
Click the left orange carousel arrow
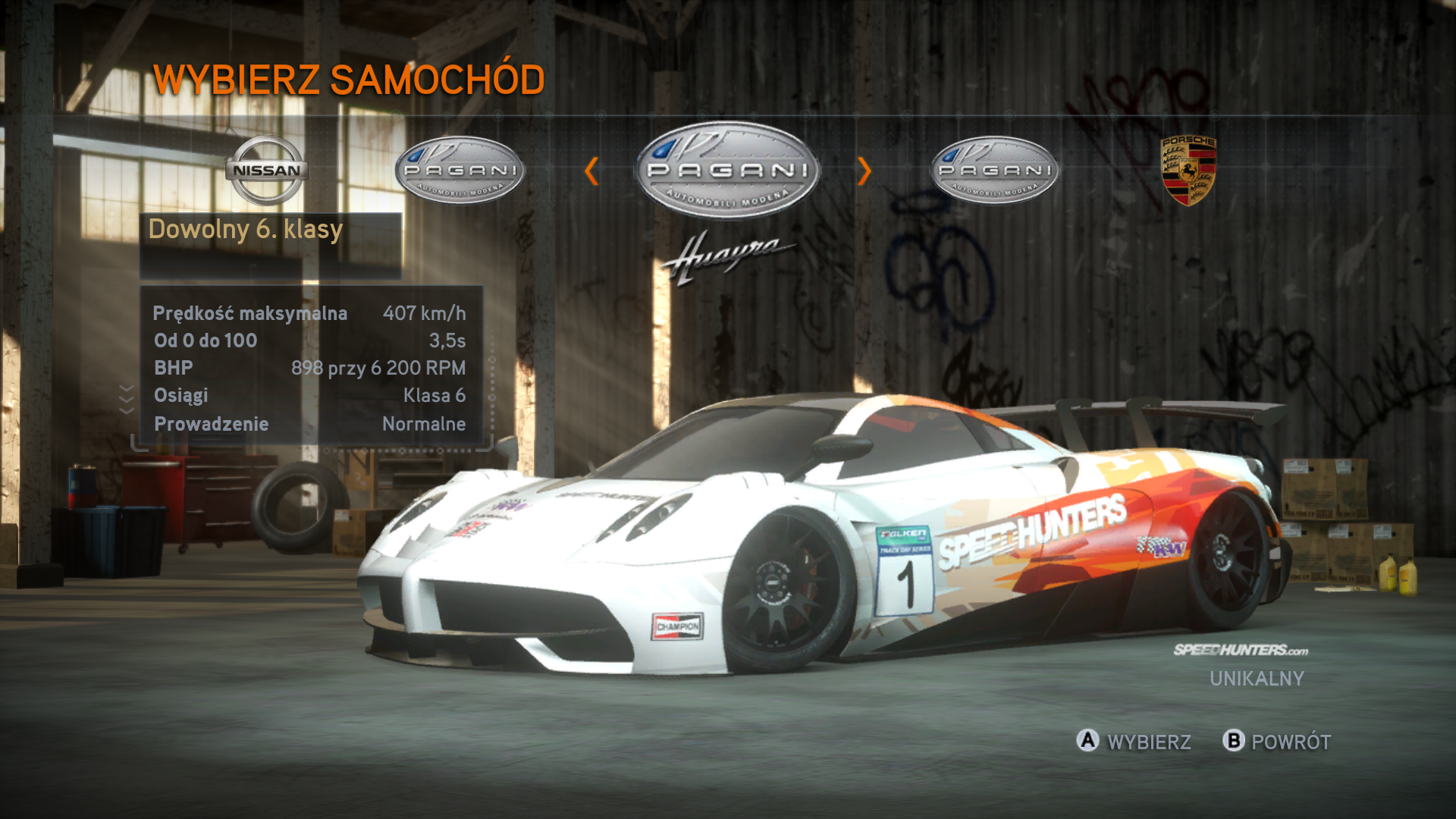coord(595,171)
